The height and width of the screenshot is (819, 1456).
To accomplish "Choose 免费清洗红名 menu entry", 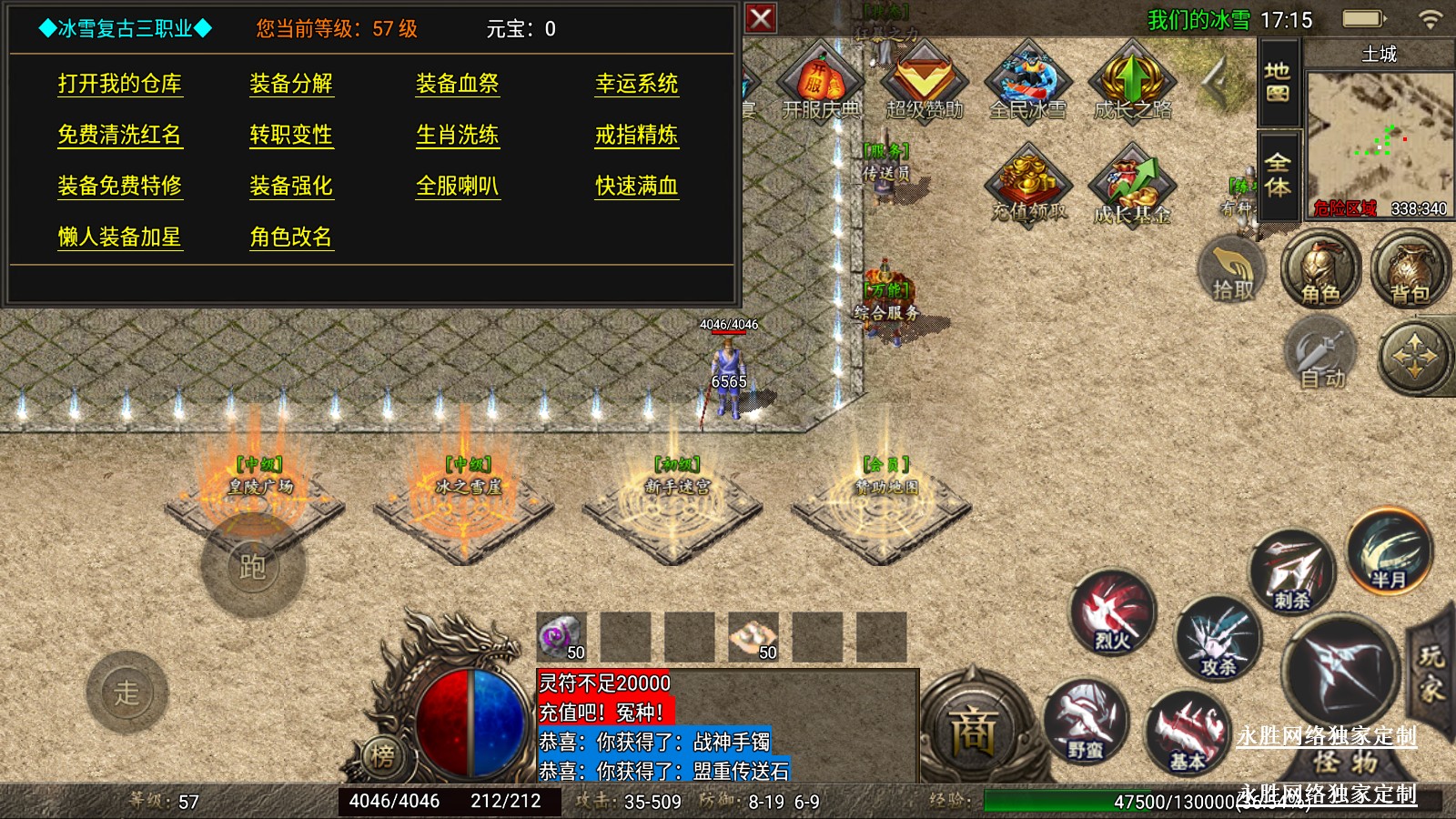I will coord(119,135).
